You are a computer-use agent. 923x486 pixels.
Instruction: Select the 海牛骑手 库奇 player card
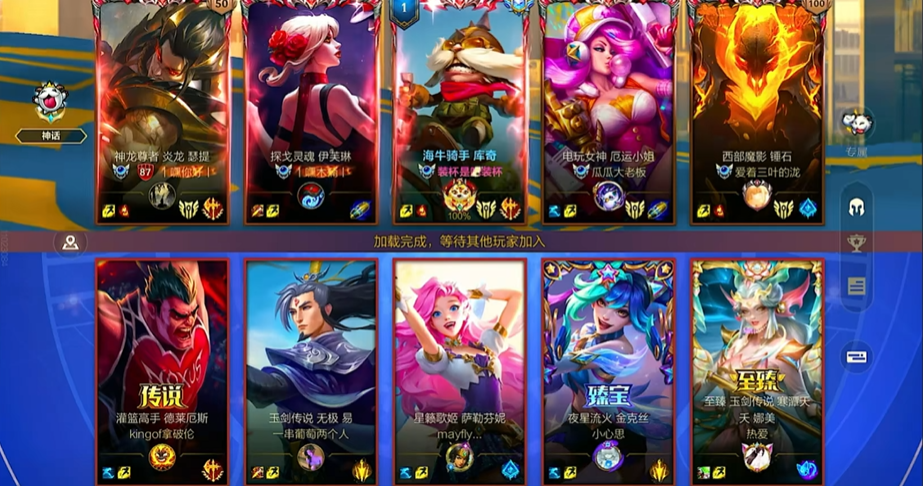(460, 110)
